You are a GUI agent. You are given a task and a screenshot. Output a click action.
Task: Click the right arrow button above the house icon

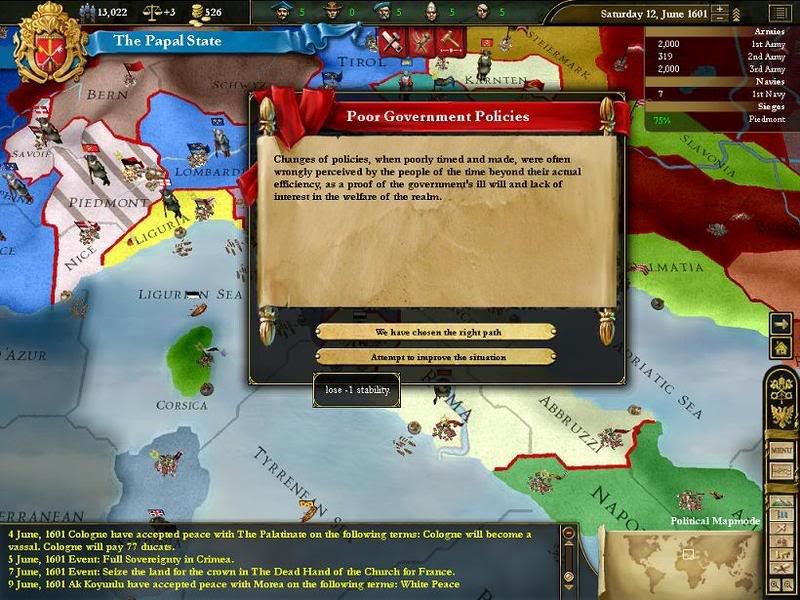(781, 323)
